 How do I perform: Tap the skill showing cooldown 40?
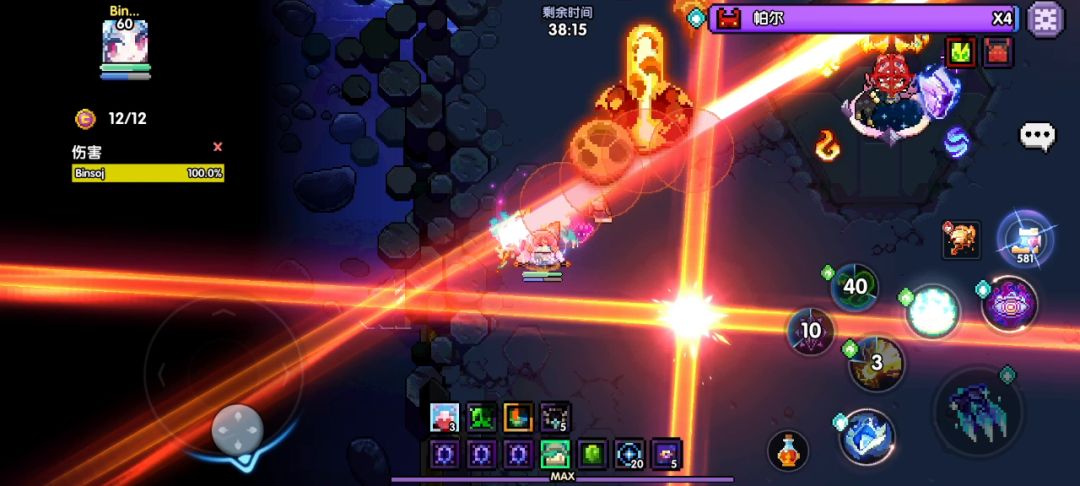[x=855, y=287]
